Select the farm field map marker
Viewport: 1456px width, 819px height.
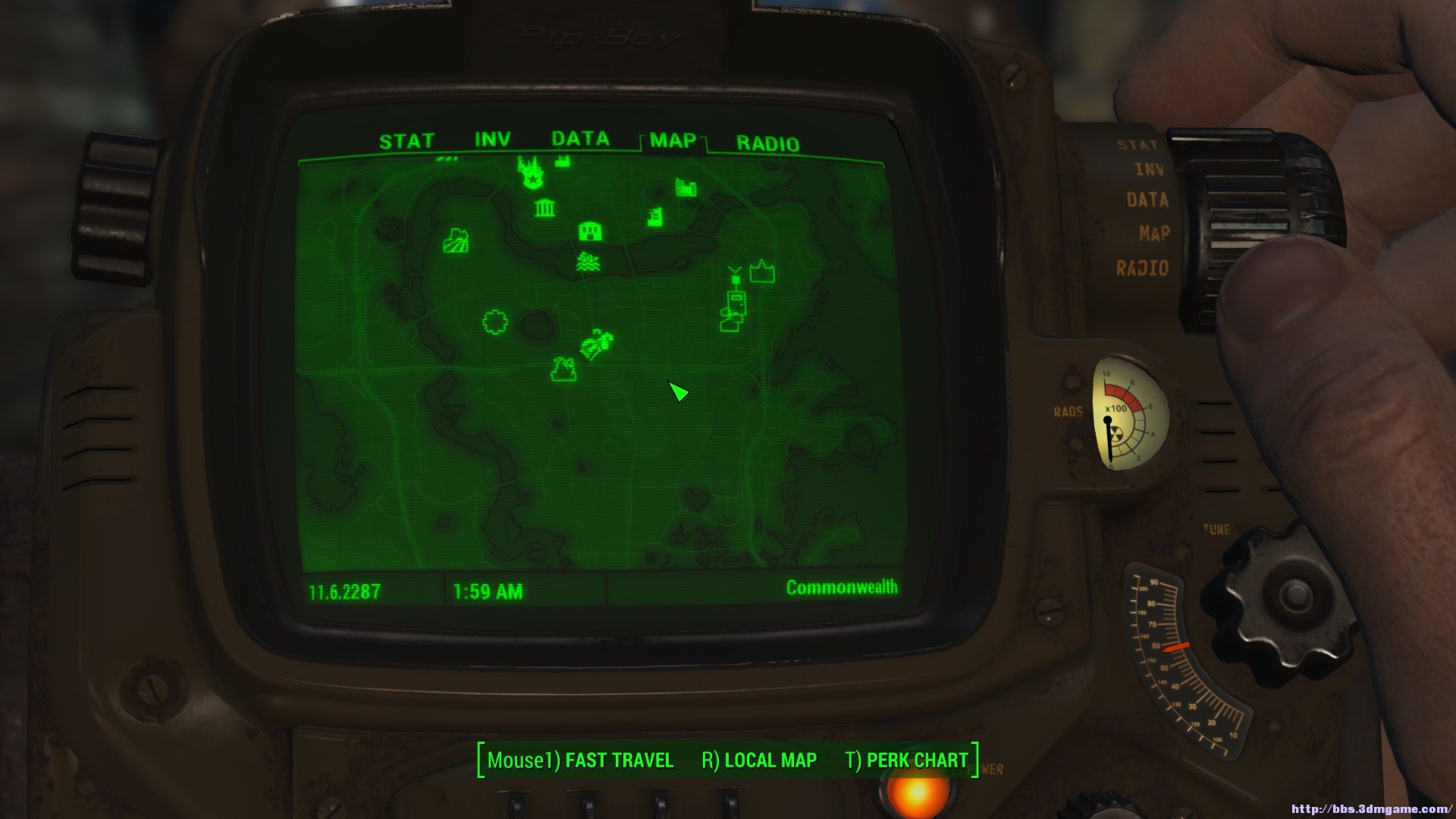point(456,241)
